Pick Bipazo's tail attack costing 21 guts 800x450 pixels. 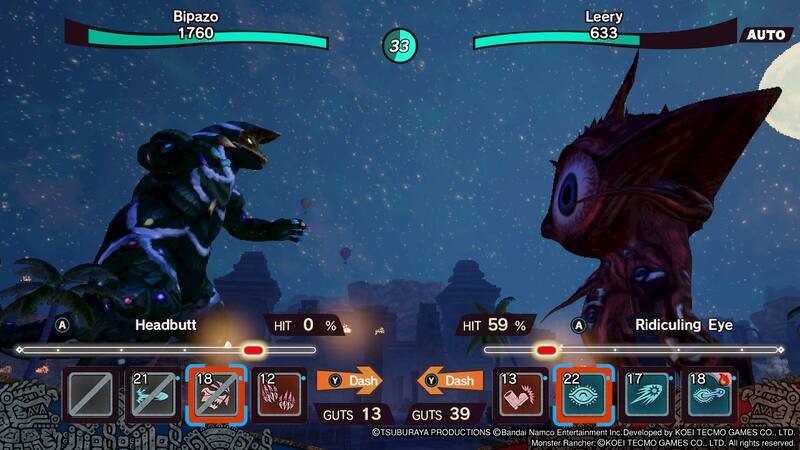[151, 394]
